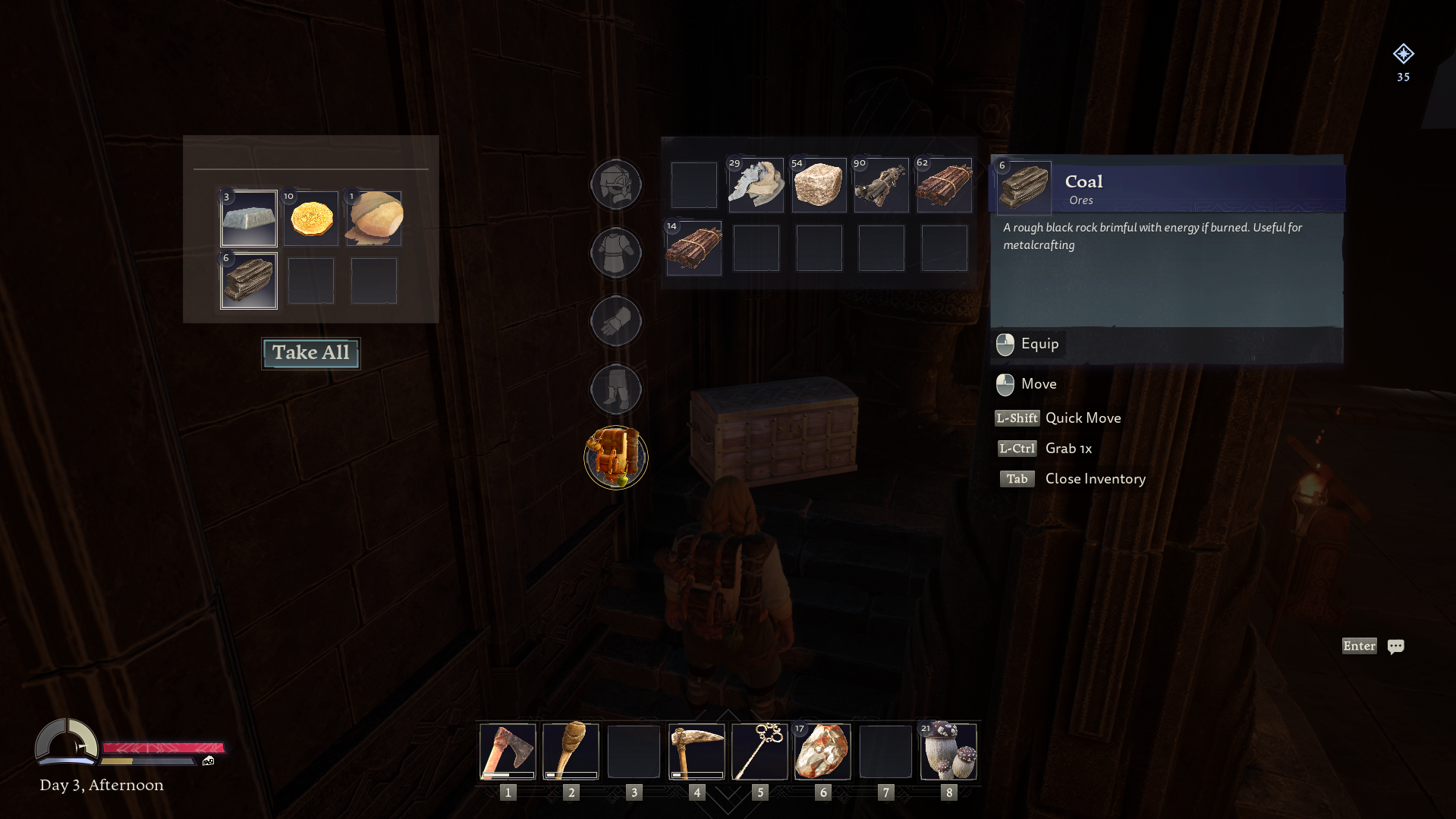
Task: Select the pickaxe in hotbar slot 4
Action: point(697,752)
